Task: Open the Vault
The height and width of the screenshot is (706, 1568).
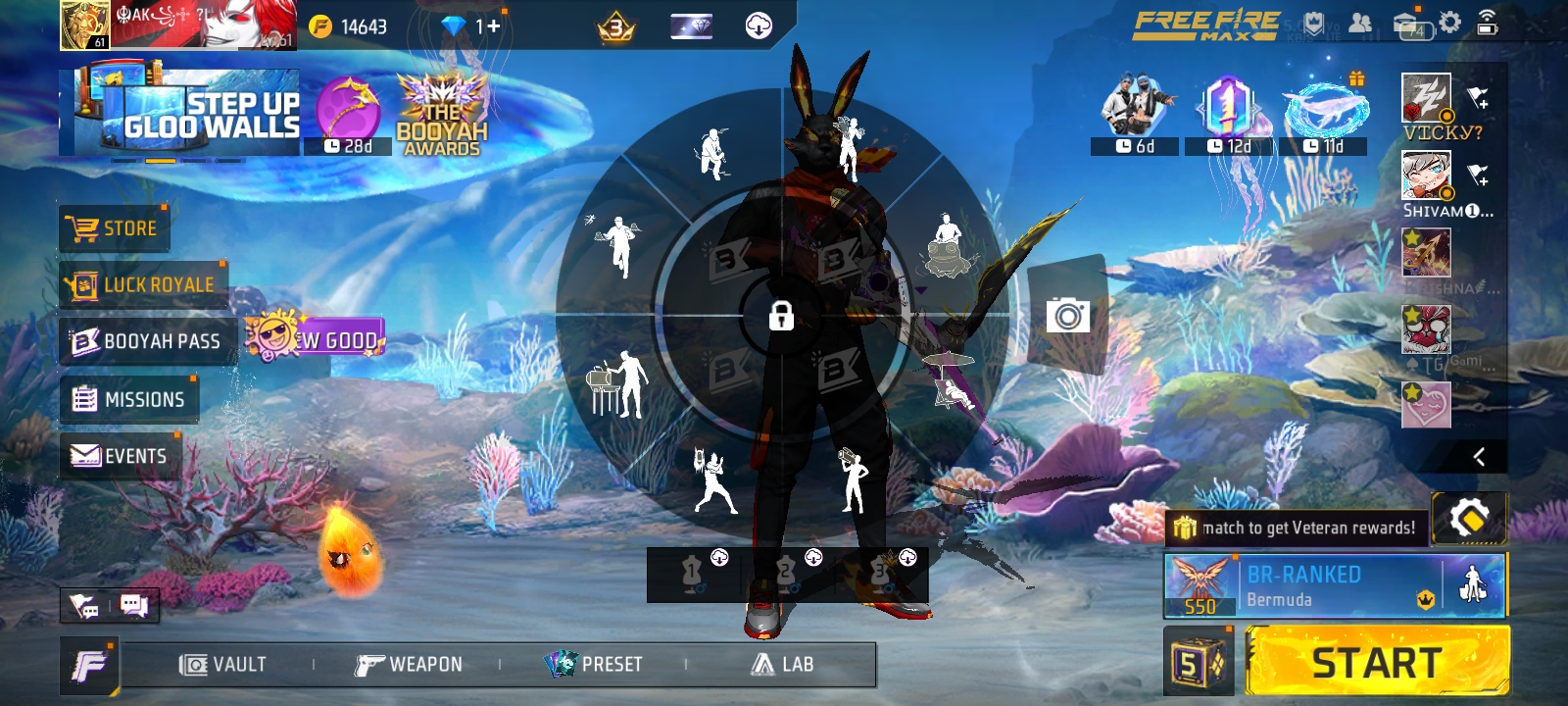Action: click(x=223, y=665)
